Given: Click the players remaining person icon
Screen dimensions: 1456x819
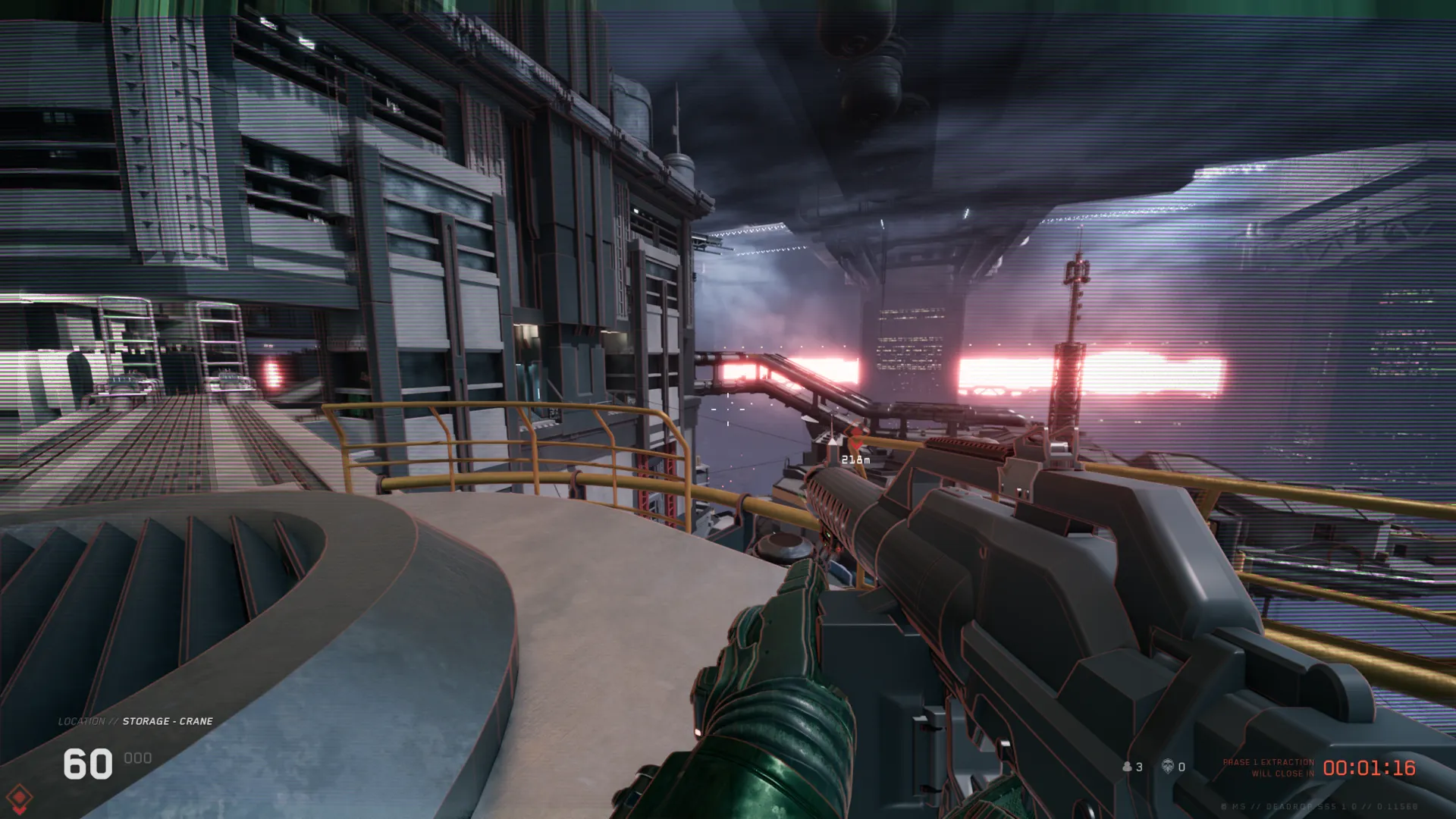Looking at the screenshot, I should [1127, 767].
